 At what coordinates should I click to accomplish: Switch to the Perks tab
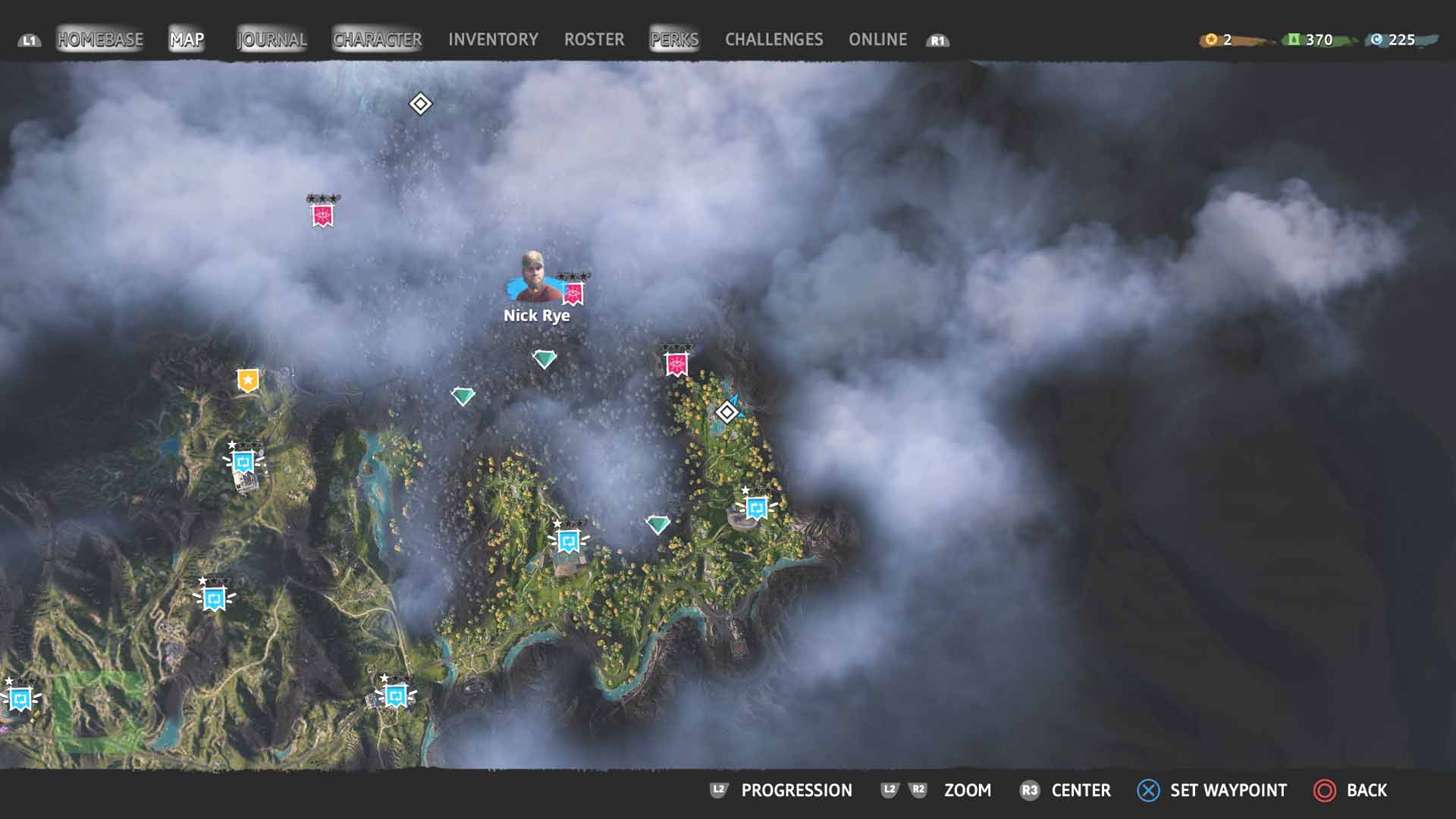coord(674,39)
